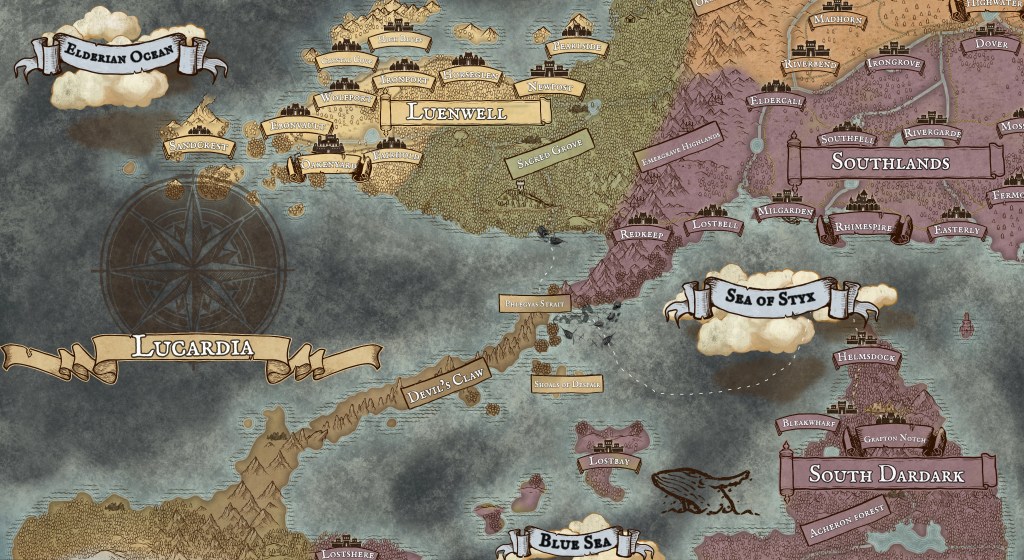Choose the Rivergarde map marker

pyautogui.click(x=932, y=133)
